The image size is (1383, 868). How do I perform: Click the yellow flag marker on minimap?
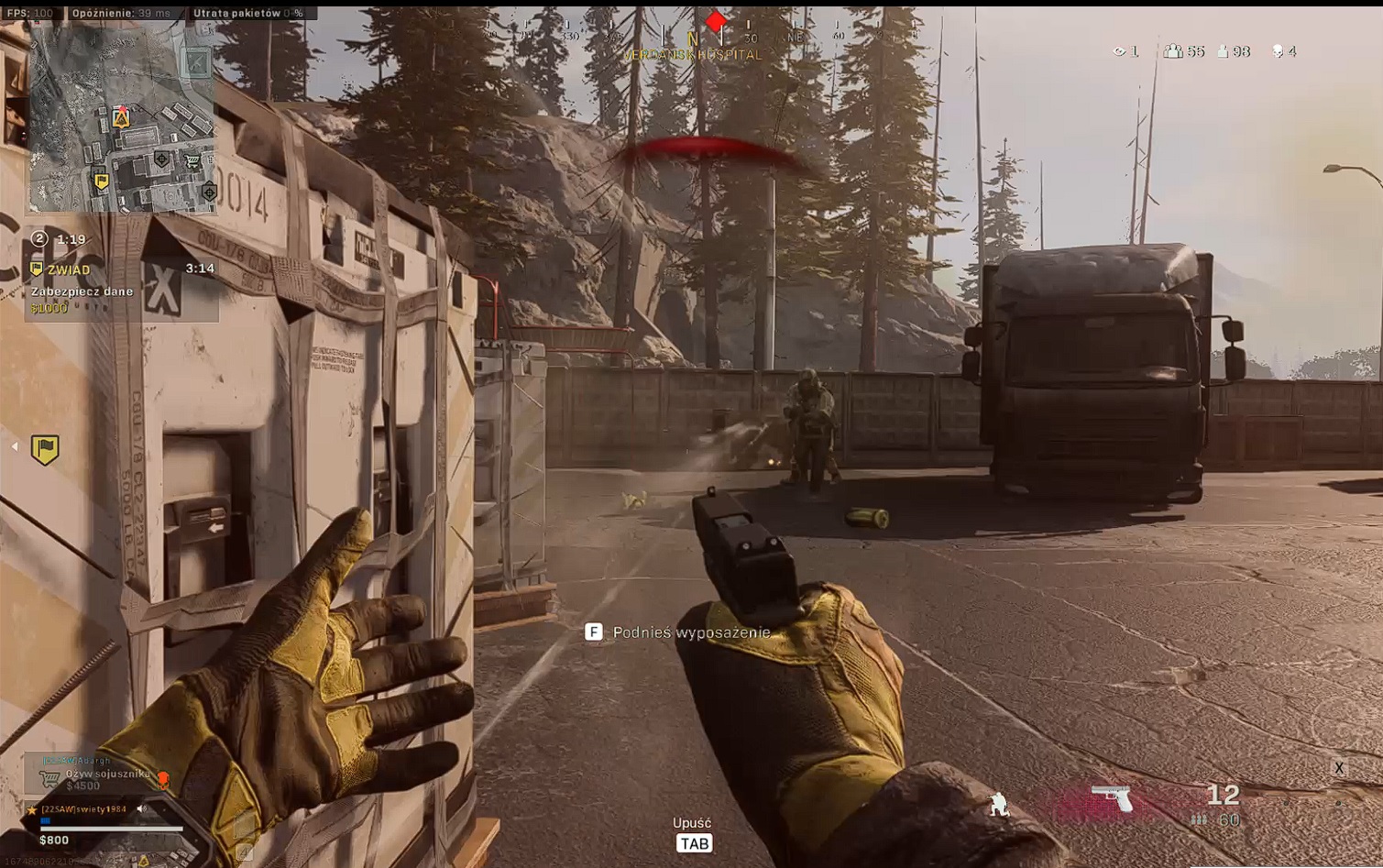[102, 181]
